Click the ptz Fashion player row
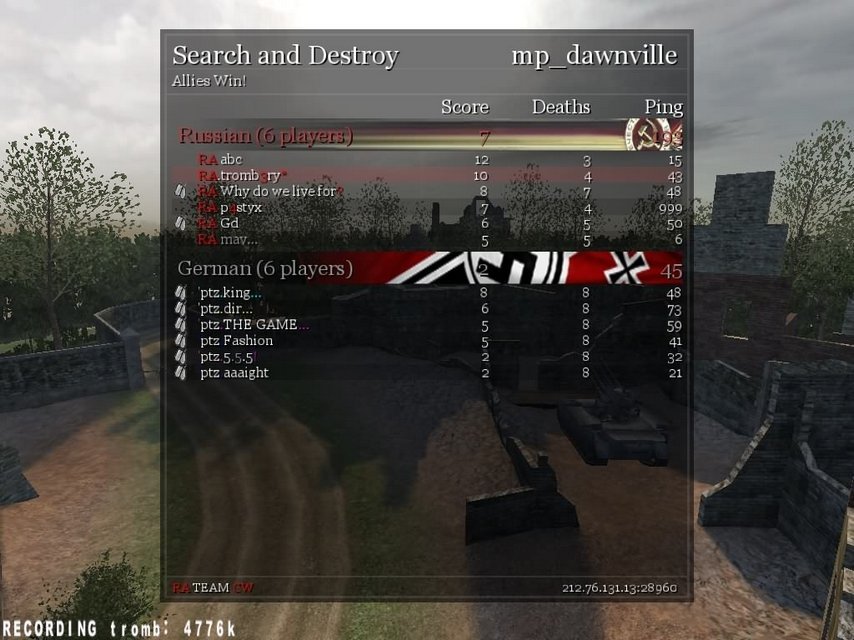Image resolution: width=854 pixels, height=640 pixels. coord(236,341)
